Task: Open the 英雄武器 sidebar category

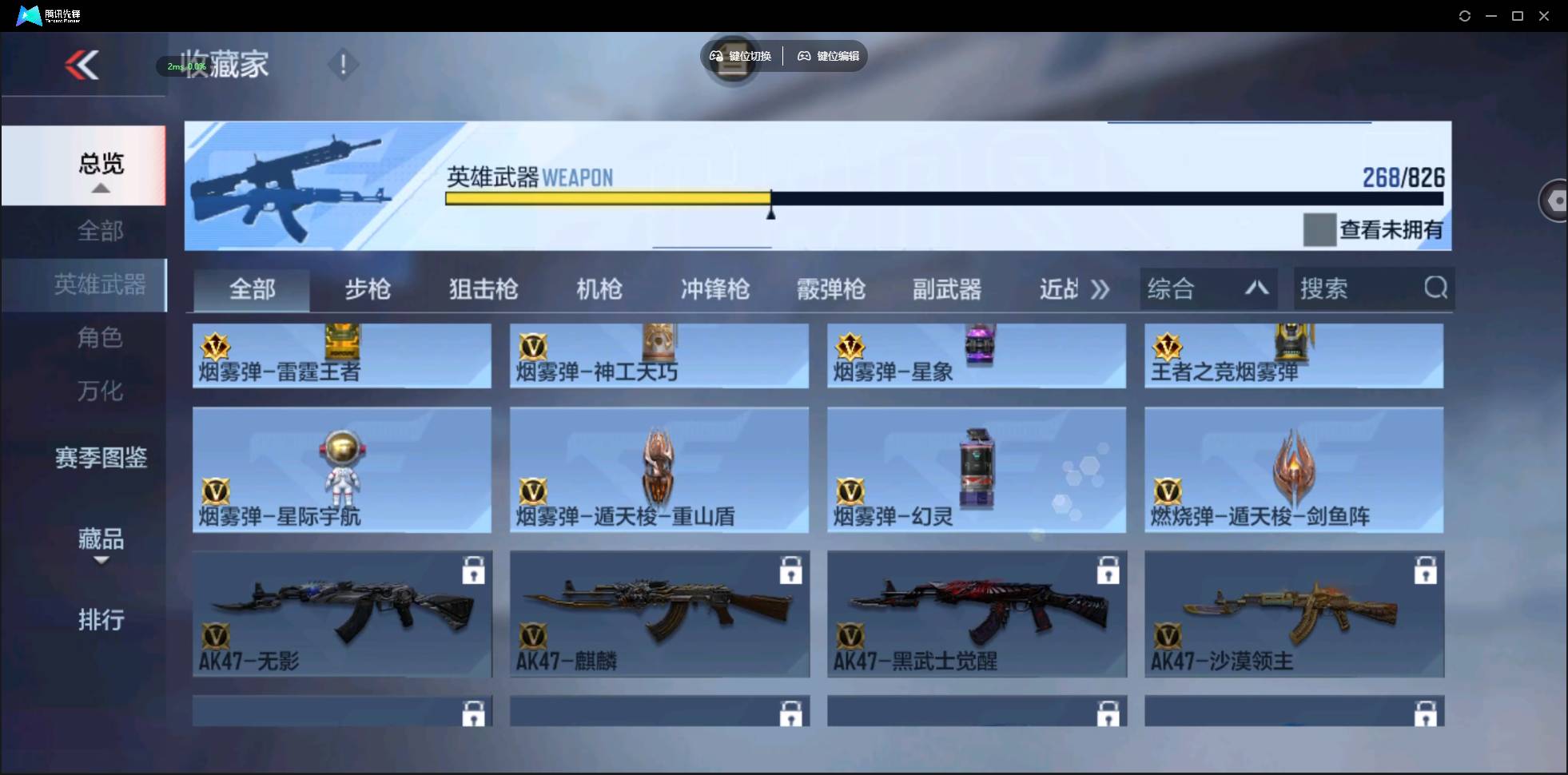Action: (101, 284)
